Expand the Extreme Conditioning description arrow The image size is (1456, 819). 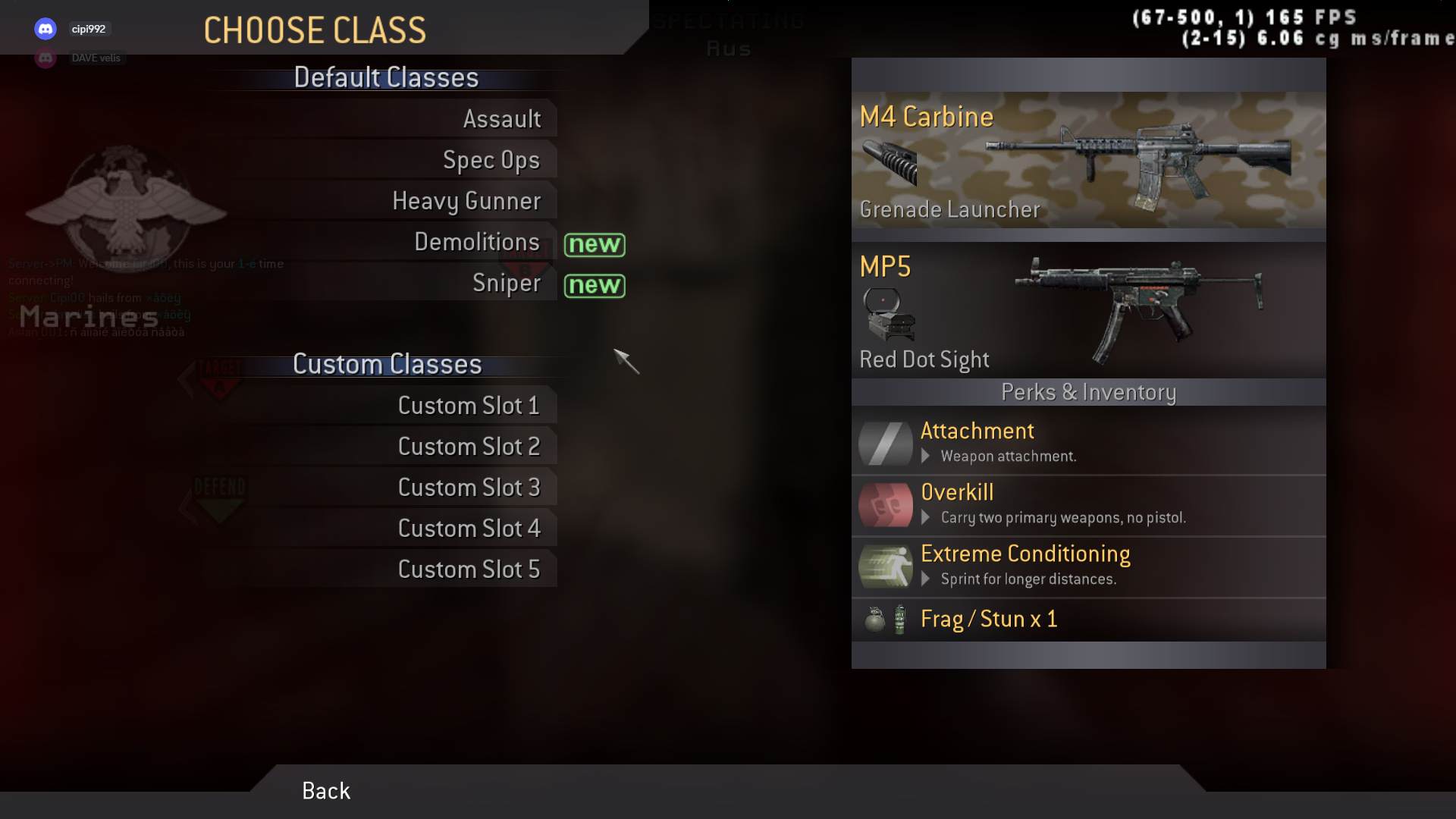click(926, 579)
